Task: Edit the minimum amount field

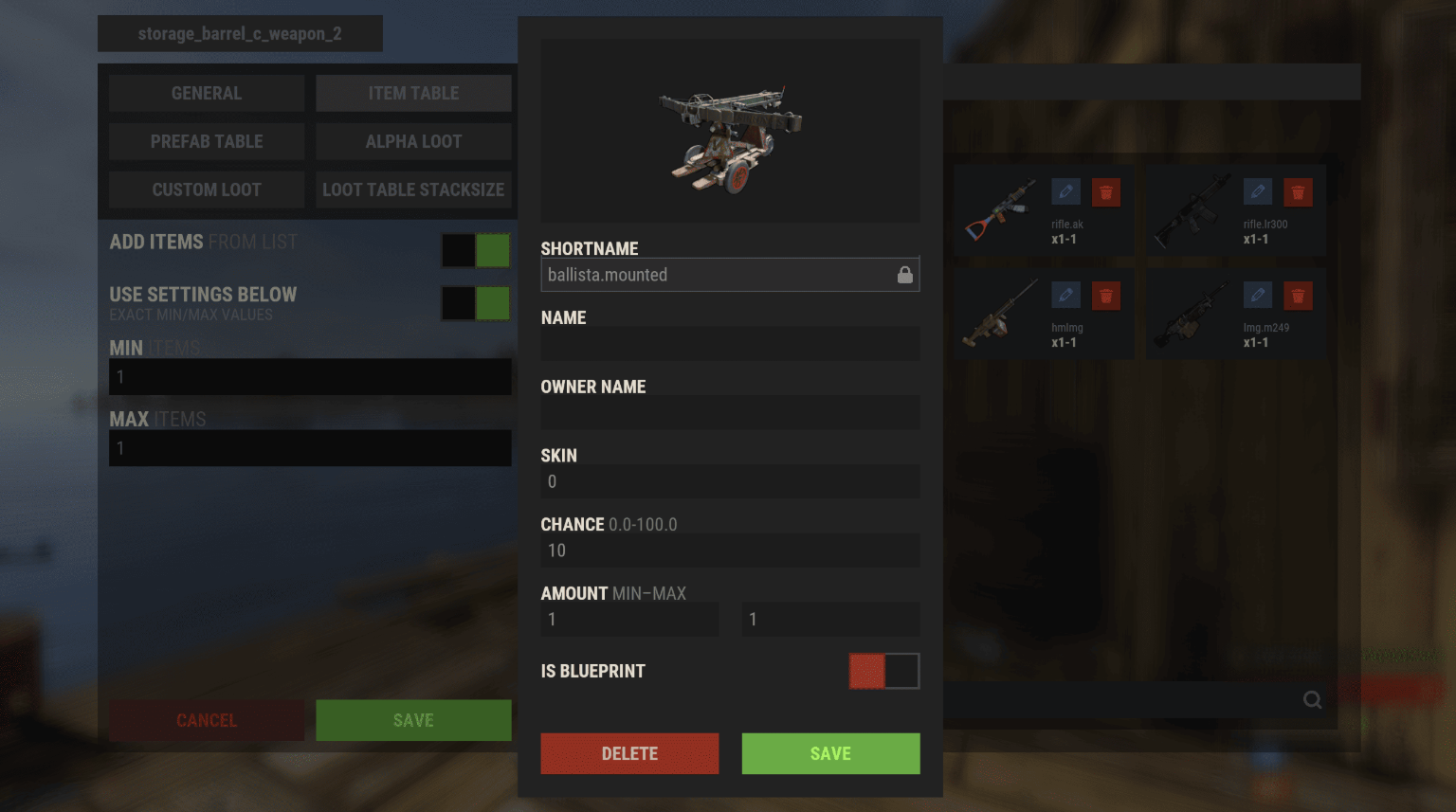Action: coord(629,620)
